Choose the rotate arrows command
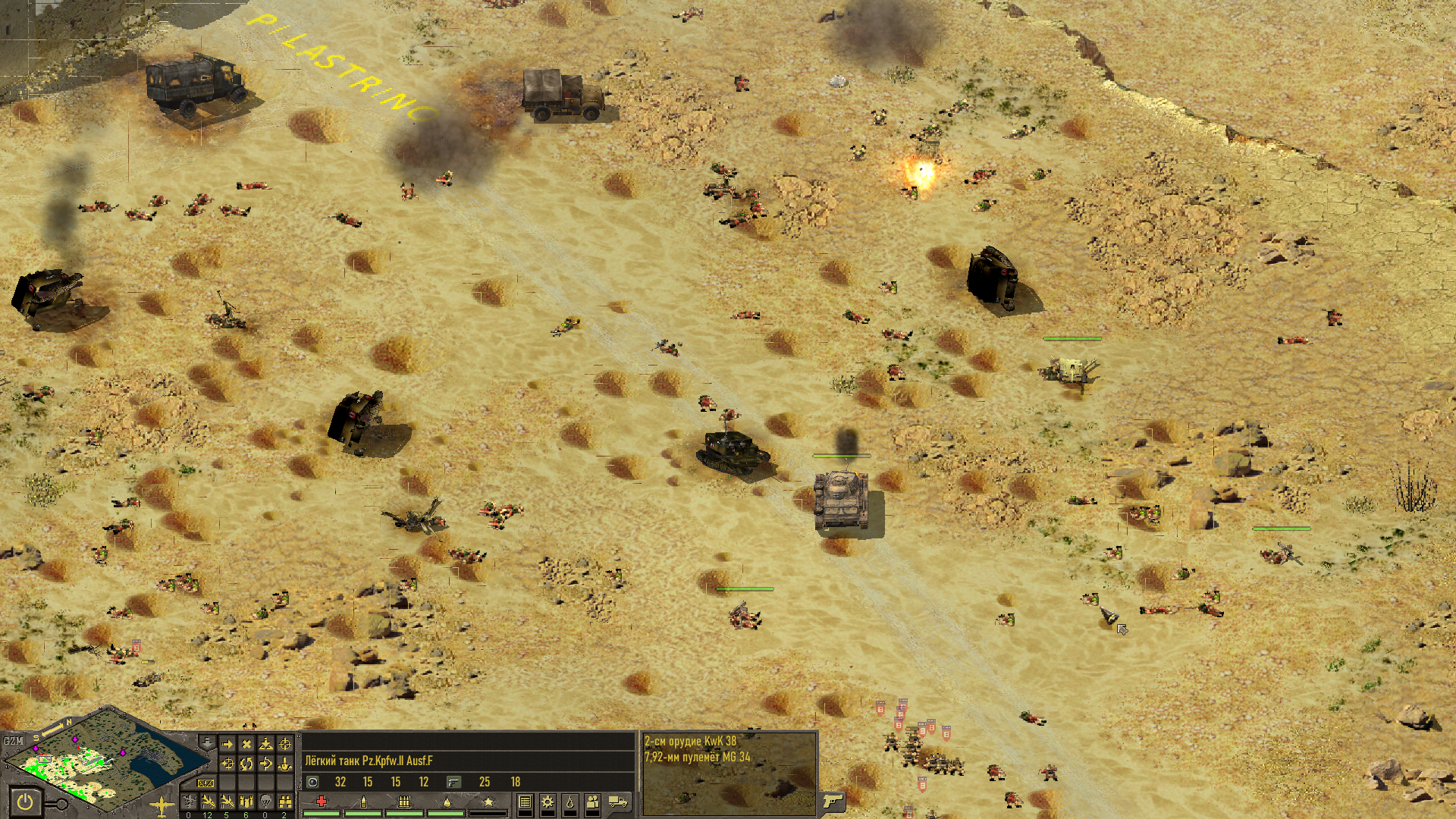 (246, 764)
